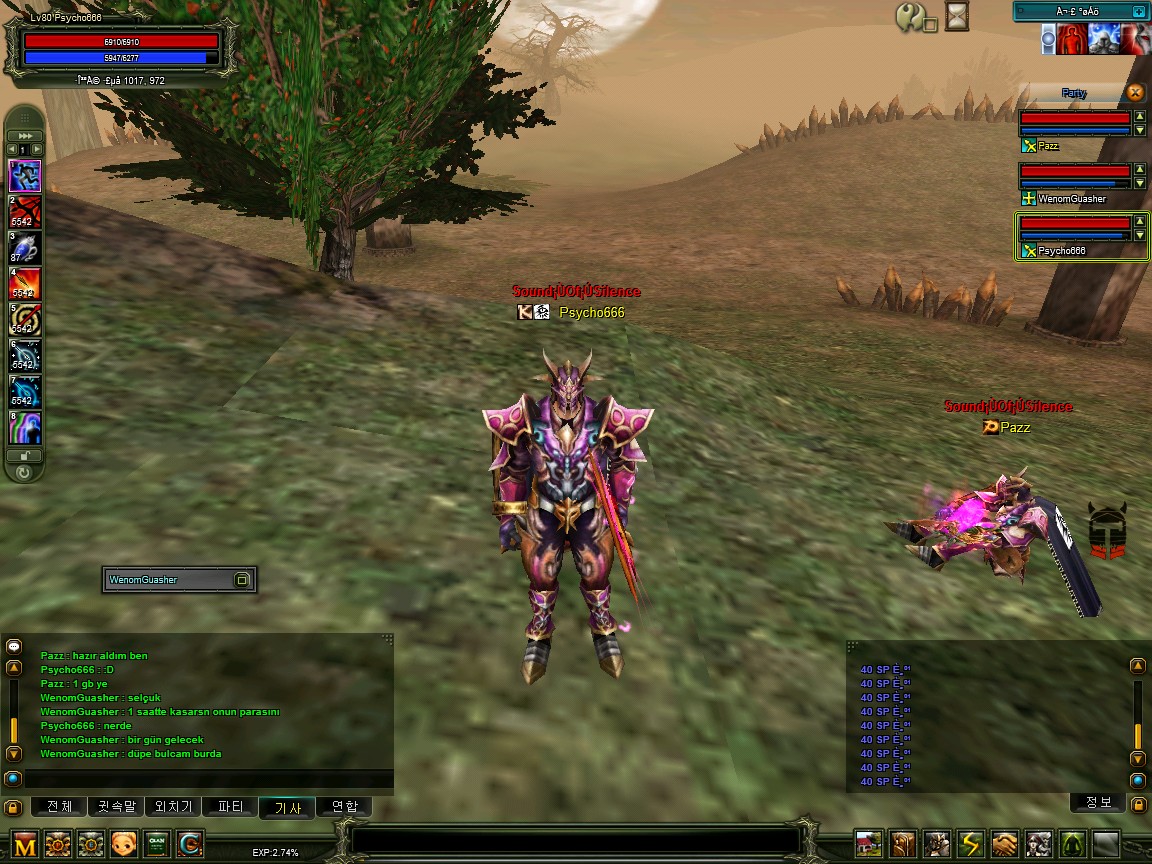Click the chat input field
Screen dimensions: 1152x864
tap(200, 779)
